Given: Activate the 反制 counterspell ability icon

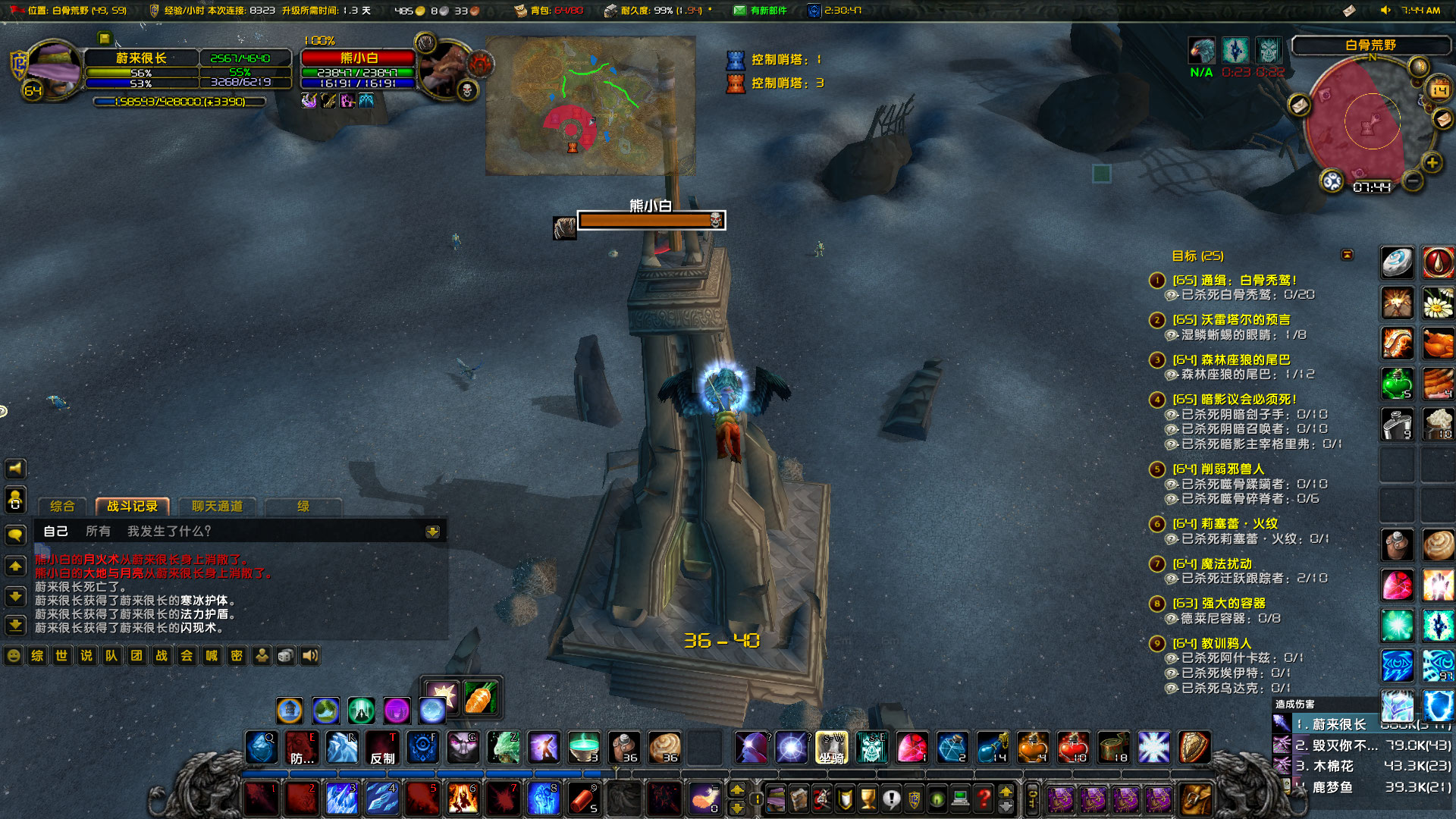Looking at the screenshot, I should [x=382, y=748].
